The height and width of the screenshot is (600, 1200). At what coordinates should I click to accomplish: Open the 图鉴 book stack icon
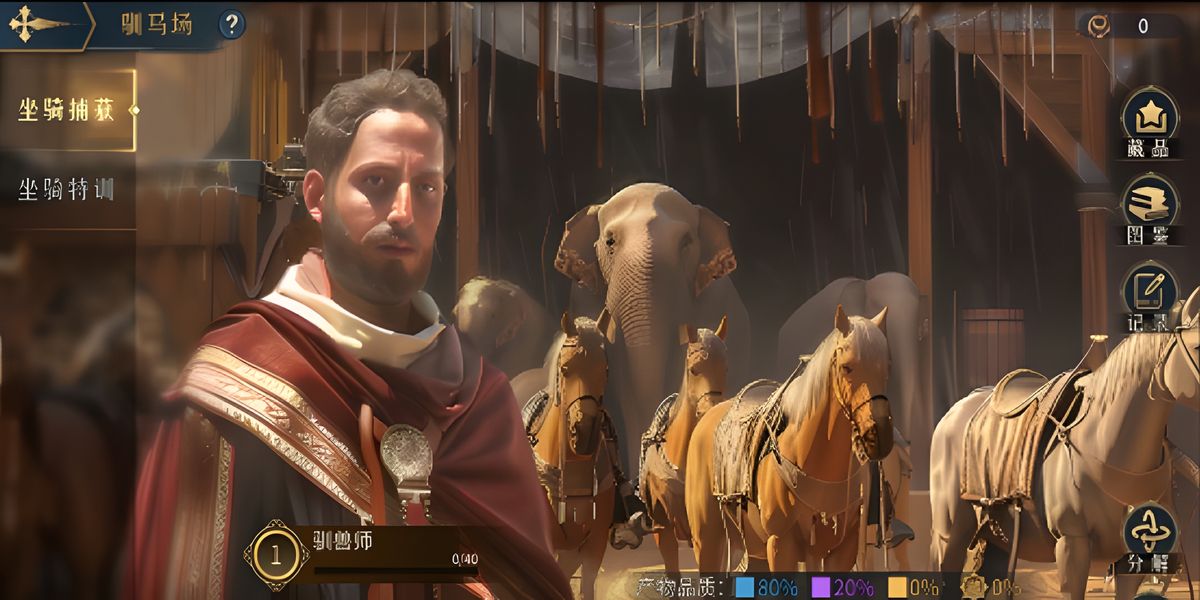[1150, 205]
